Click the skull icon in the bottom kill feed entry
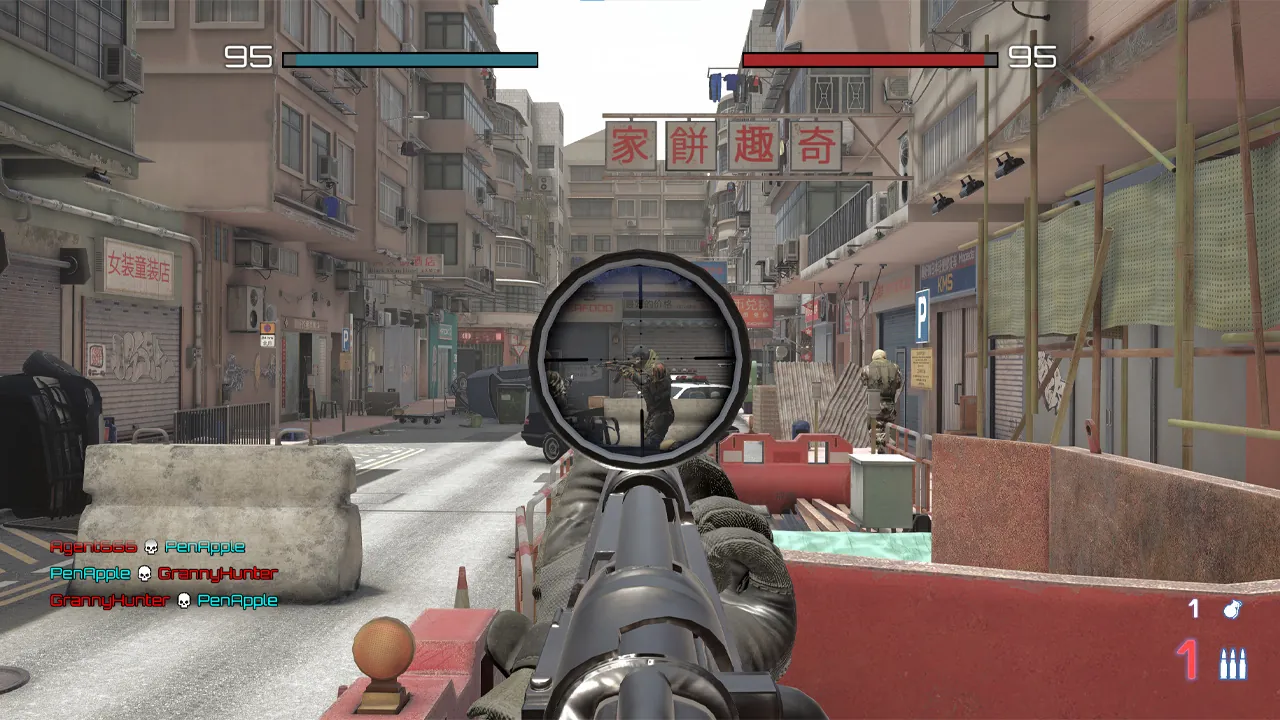 (184, 601)
